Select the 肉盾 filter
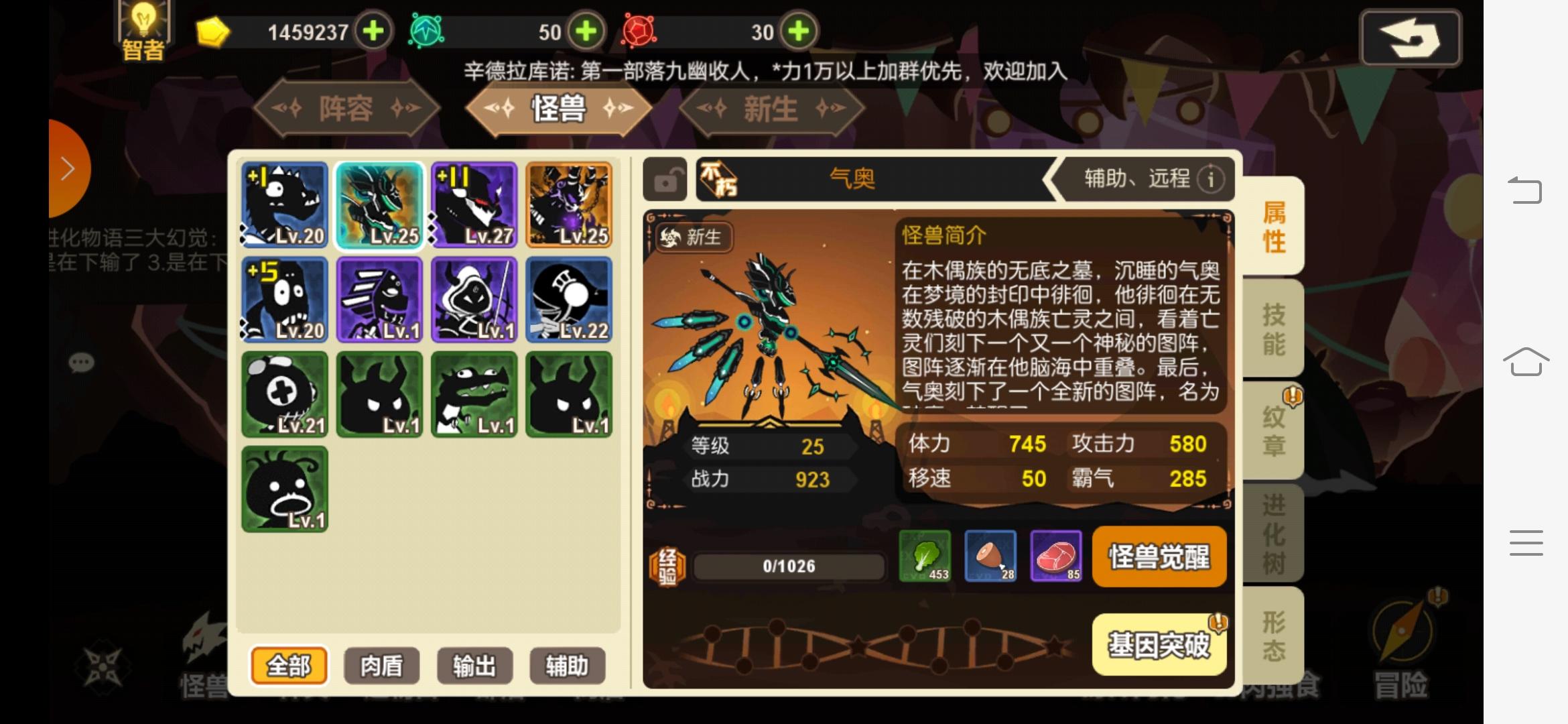Viewport: 1568px width, 724px height. click(x=381, y=666)
